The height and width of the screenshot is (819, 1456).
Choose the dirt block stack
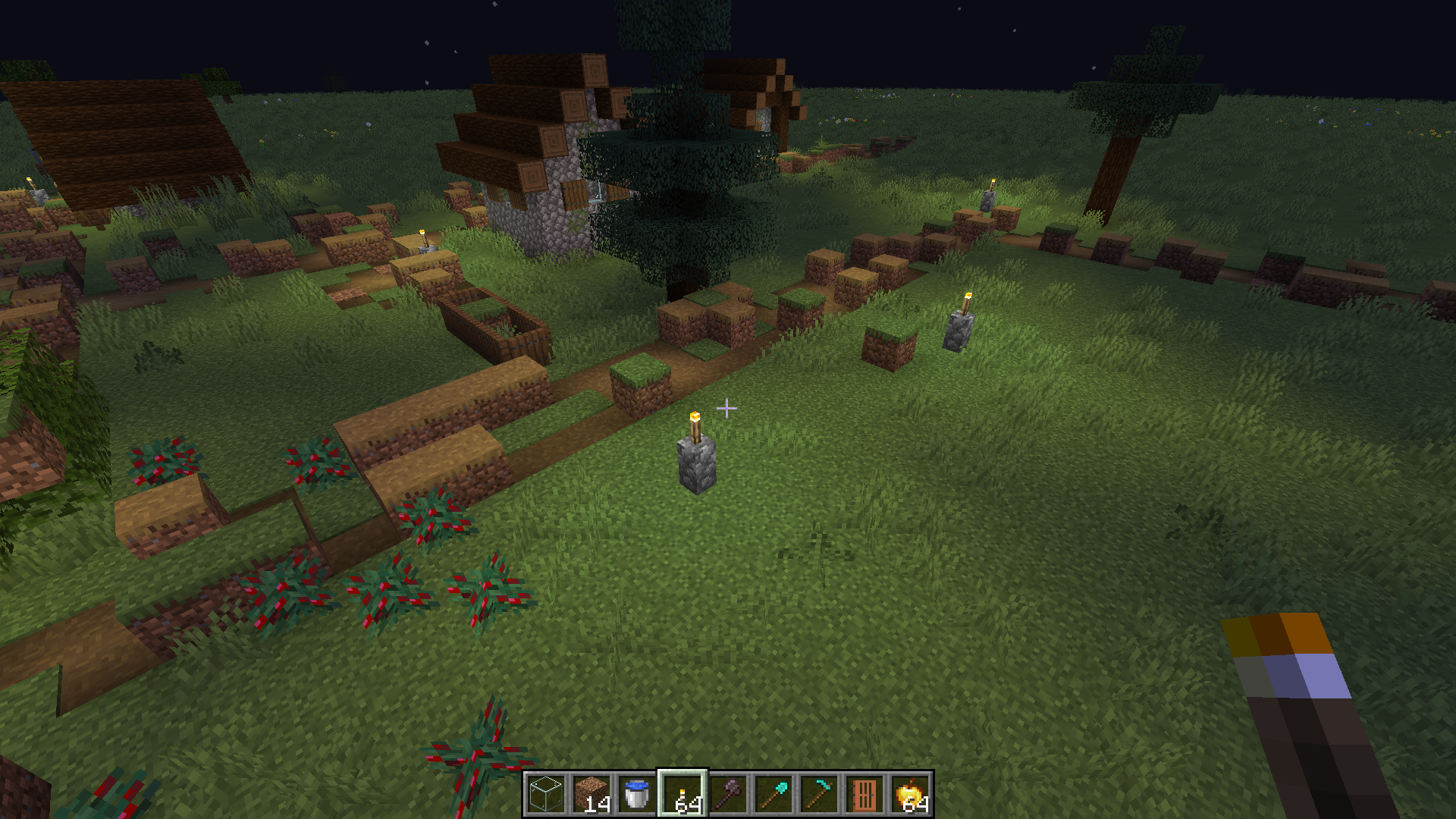591,794
